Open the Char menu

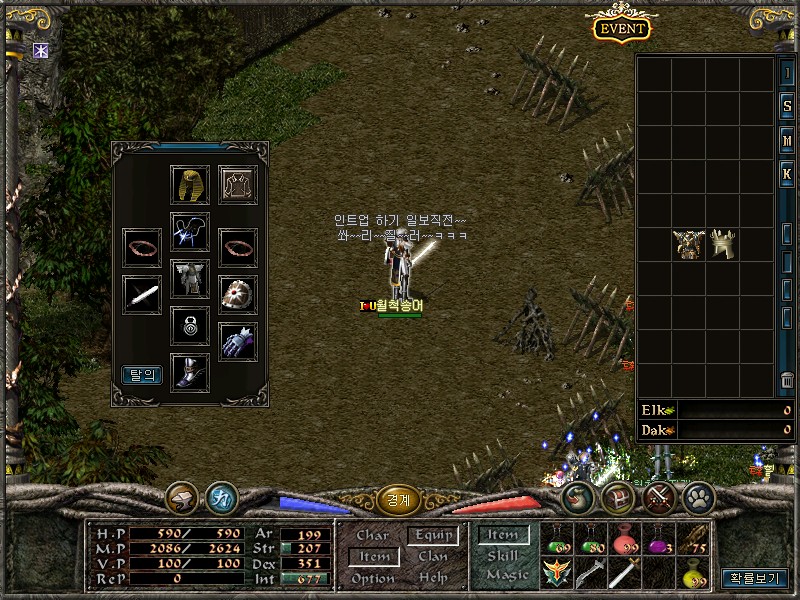(372, 536)
